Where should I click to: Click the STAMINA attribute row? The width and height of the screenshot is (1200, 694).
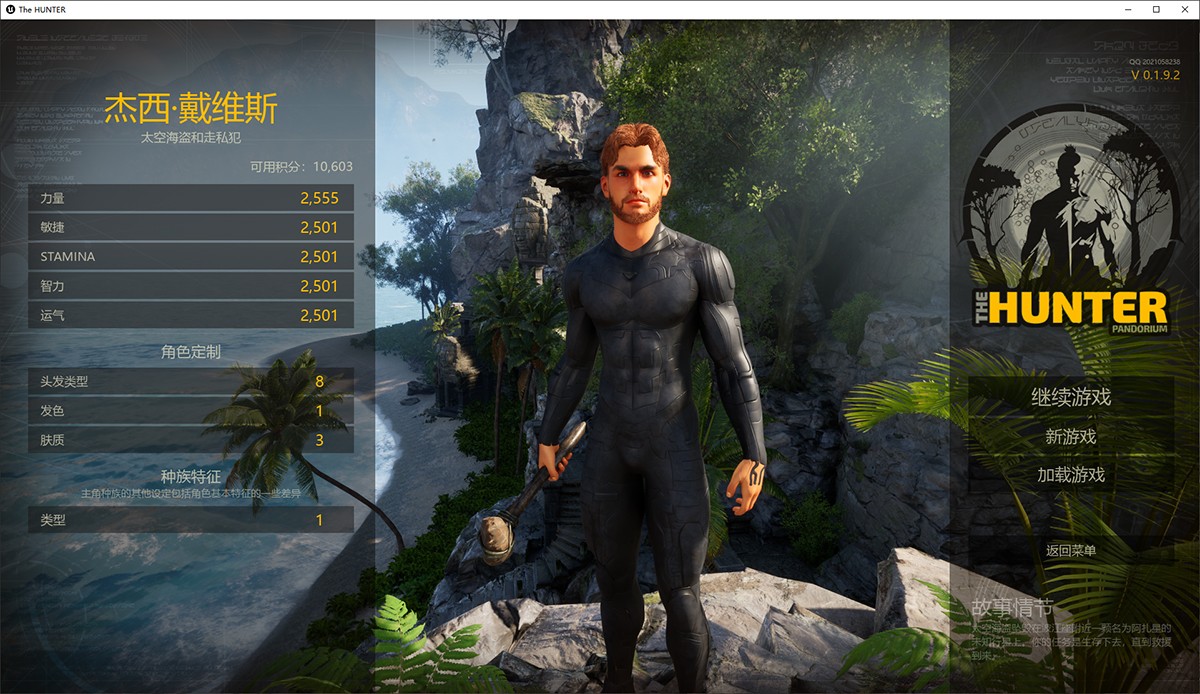click(191, 257)
